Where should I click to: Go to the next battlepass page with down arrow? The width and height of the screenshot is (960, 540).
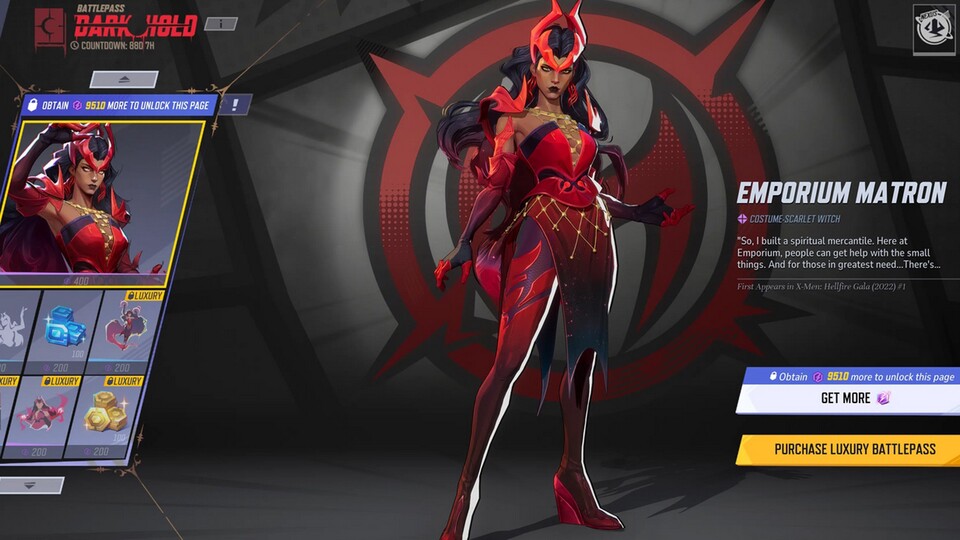(x=30, y=485)
